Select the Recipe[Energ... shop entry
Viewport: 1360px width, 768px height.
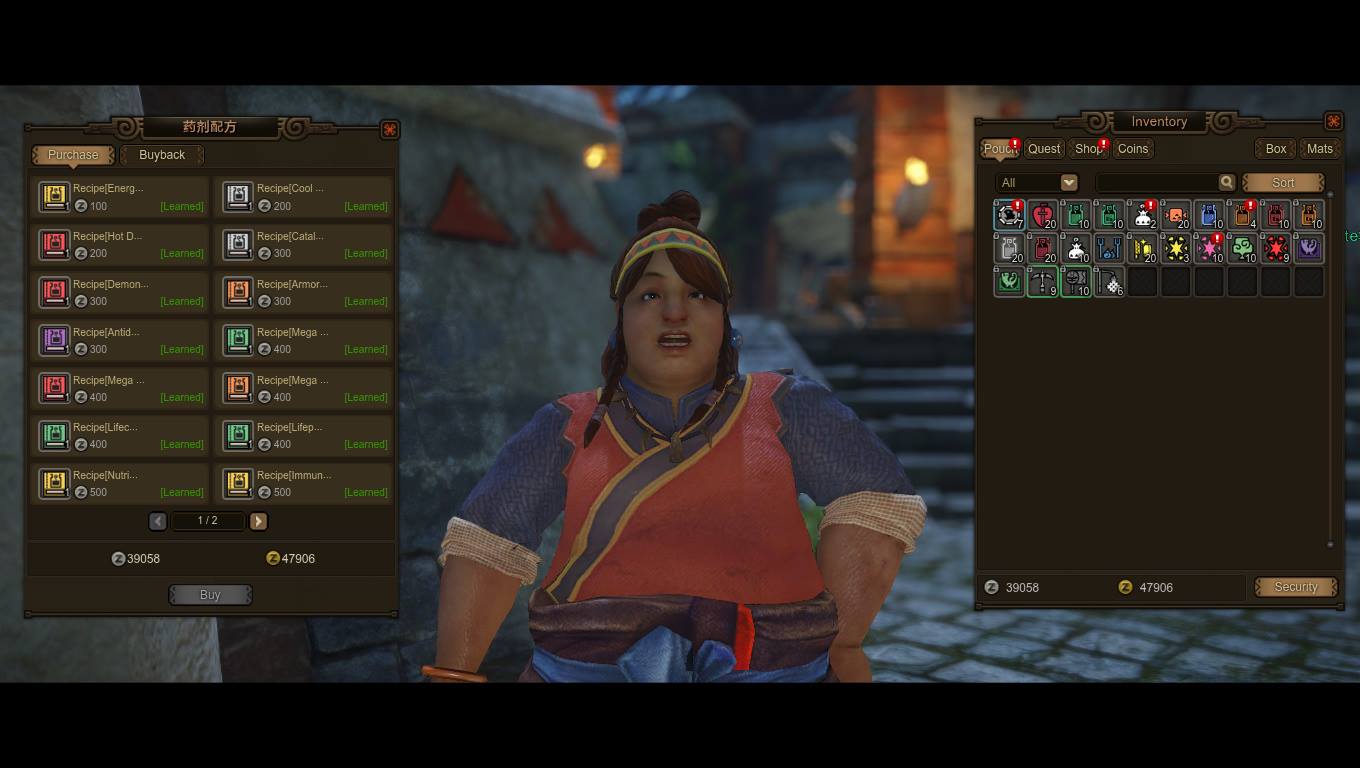click(120, 196)
